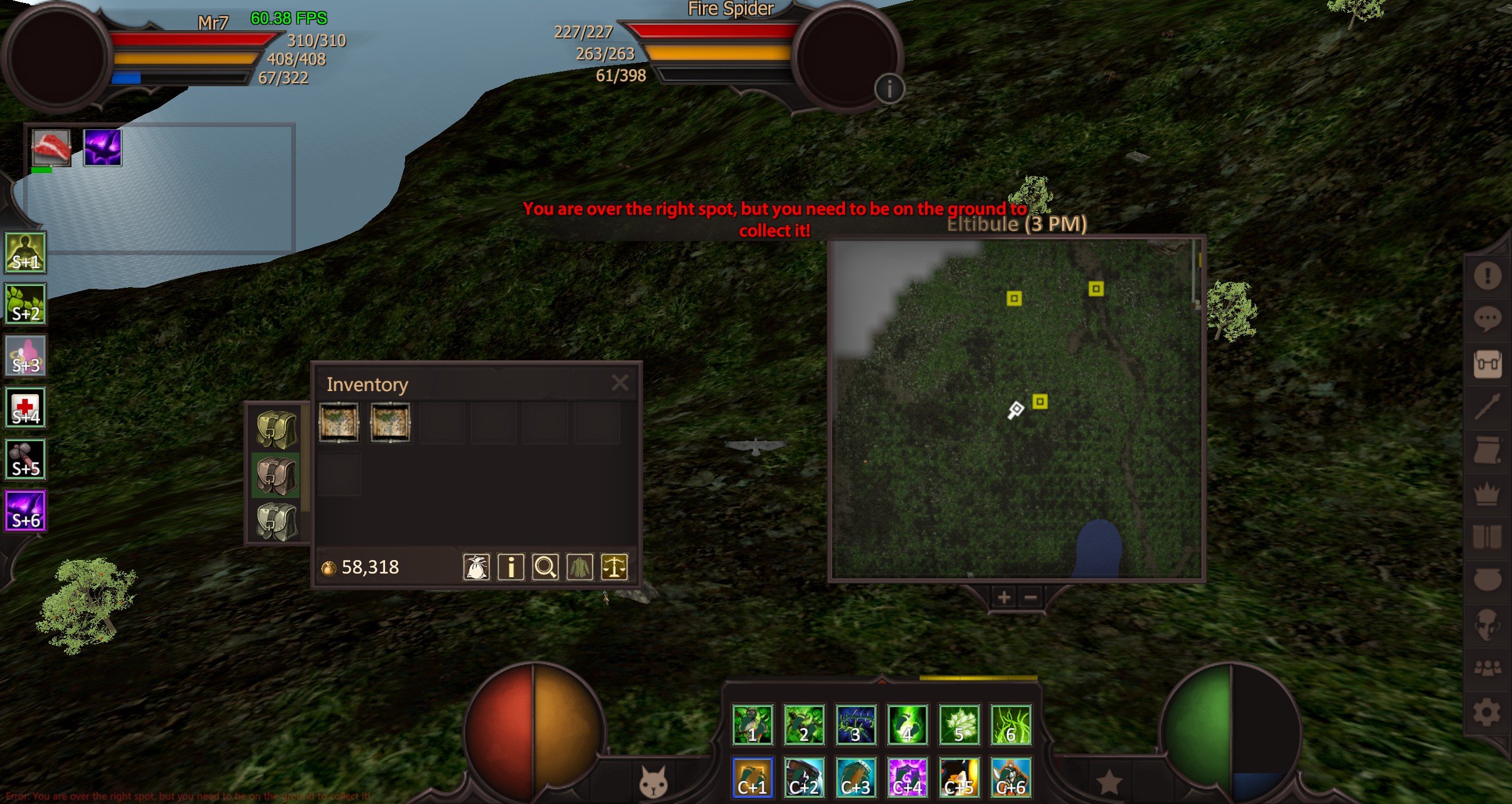
Task: Zoom in the minimap with plus button
Action: click(1003, 598)
